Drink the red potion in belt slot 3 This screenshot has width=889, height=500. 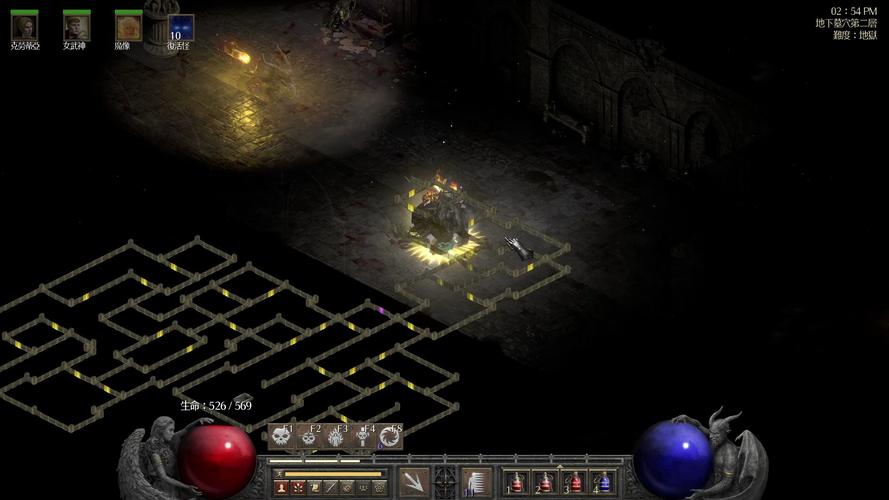tap(574, 482)
